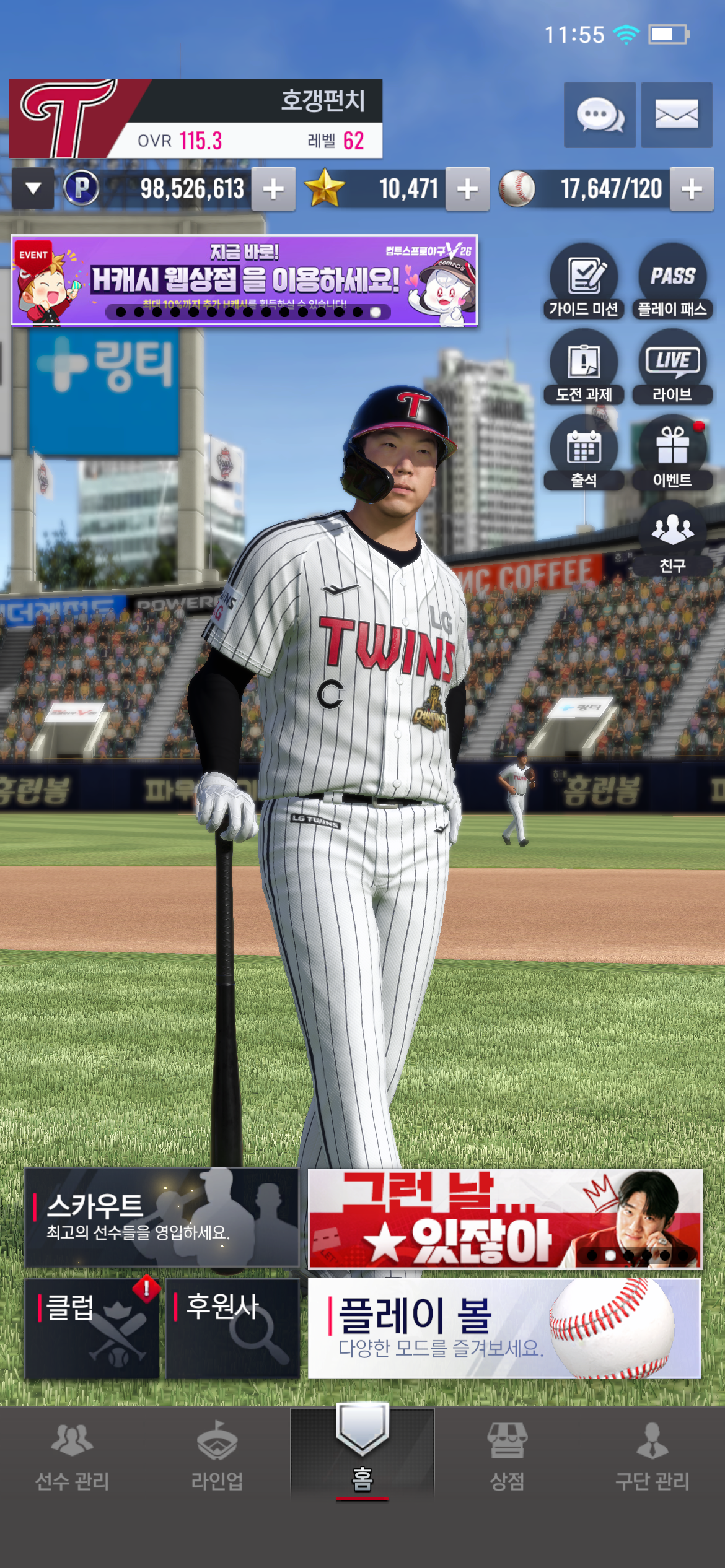The image size is (725, 1568).
Task: Open the 스카우트 scout menu
Action: click(x=161, y=1217)
